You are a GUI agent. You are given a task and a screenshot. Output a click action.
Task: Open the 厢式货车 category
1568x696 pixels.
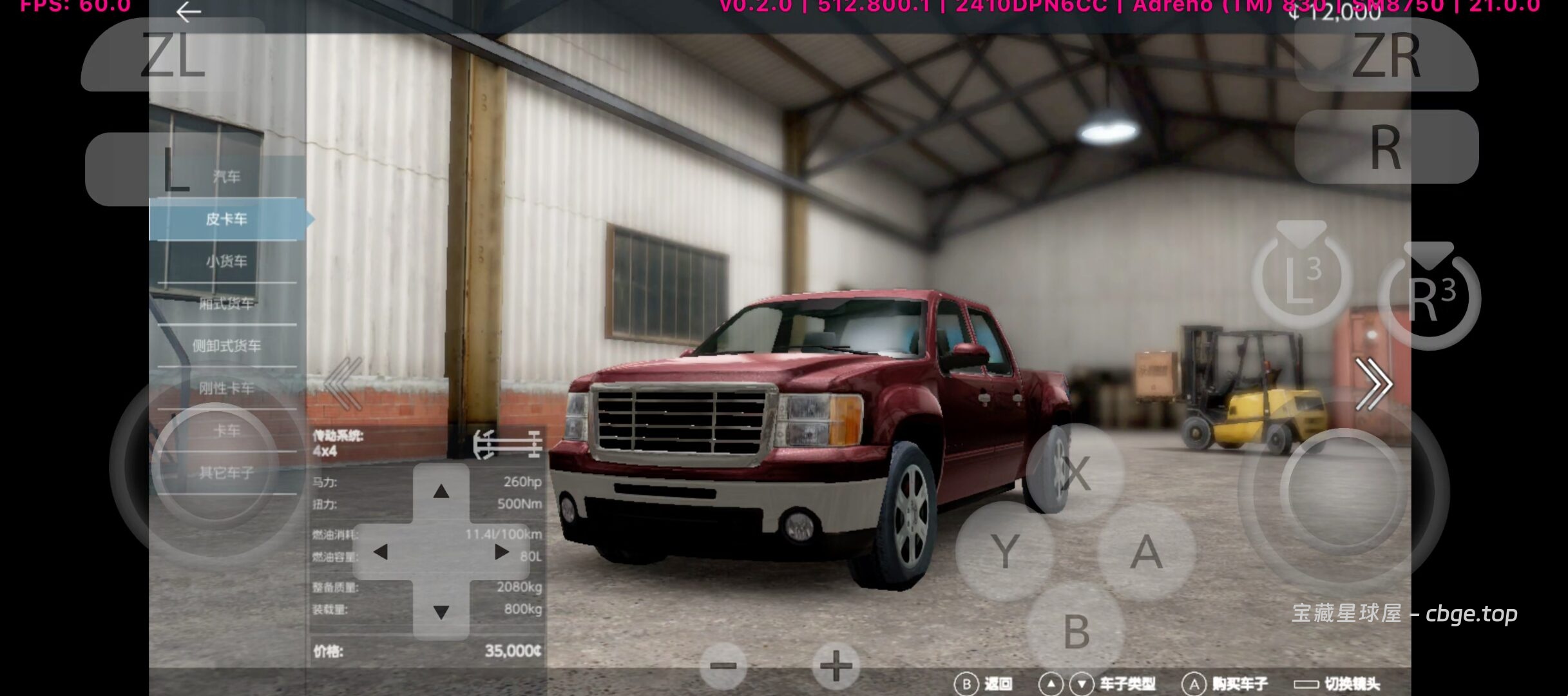coord(226,303)
